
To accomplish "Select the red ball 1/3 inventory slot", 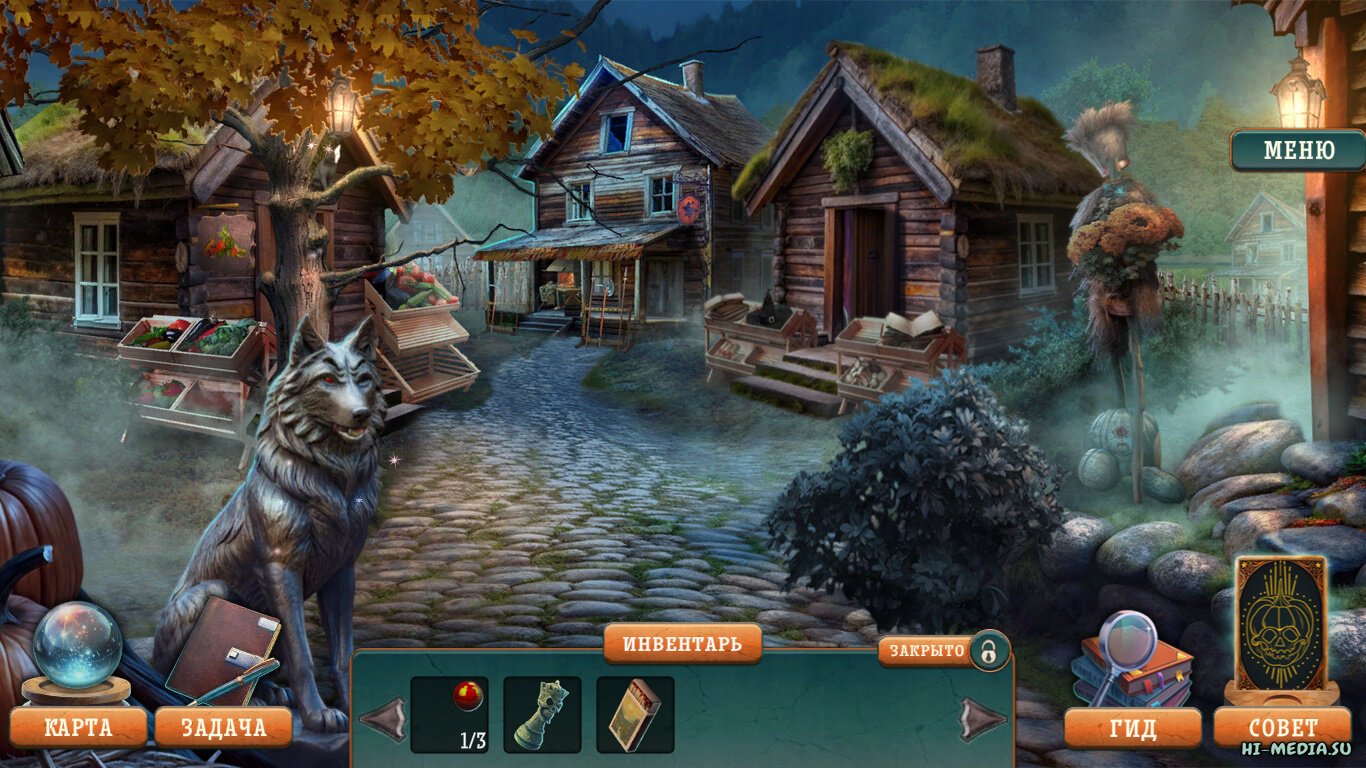I will 449,714.
